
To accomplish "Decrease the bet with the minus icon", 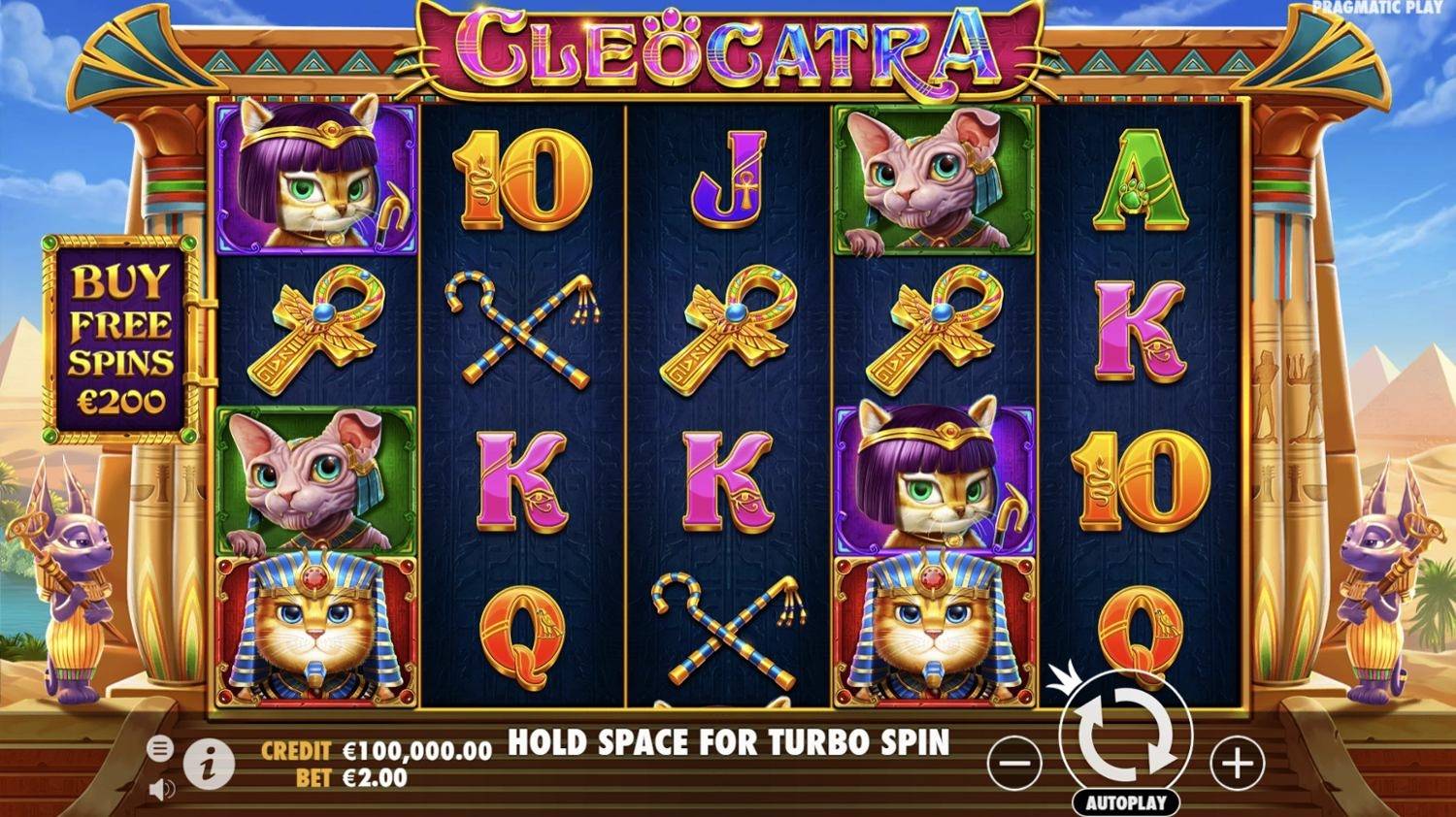I will (x=1013, y=763).
